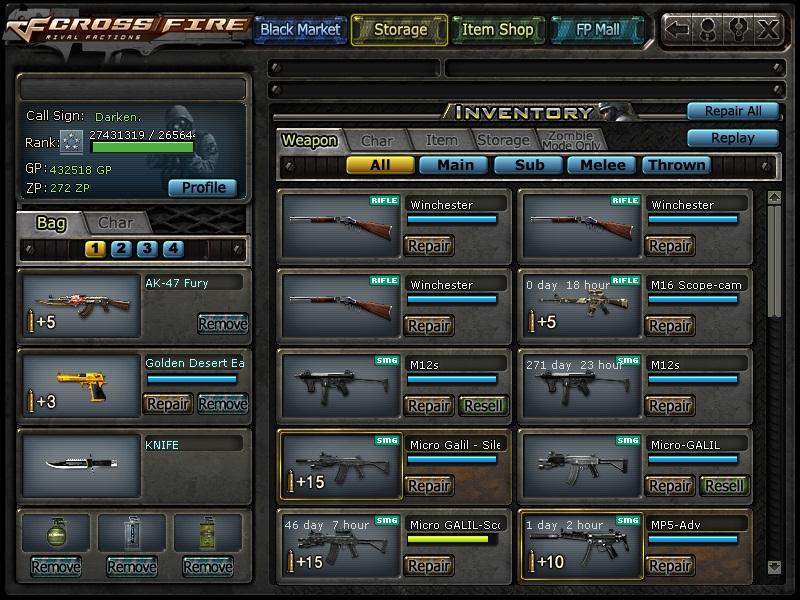Viewport: 800px width, 600px height.
Task: Select the KNIFE weapon slot
Action: (x=81, y=465)
